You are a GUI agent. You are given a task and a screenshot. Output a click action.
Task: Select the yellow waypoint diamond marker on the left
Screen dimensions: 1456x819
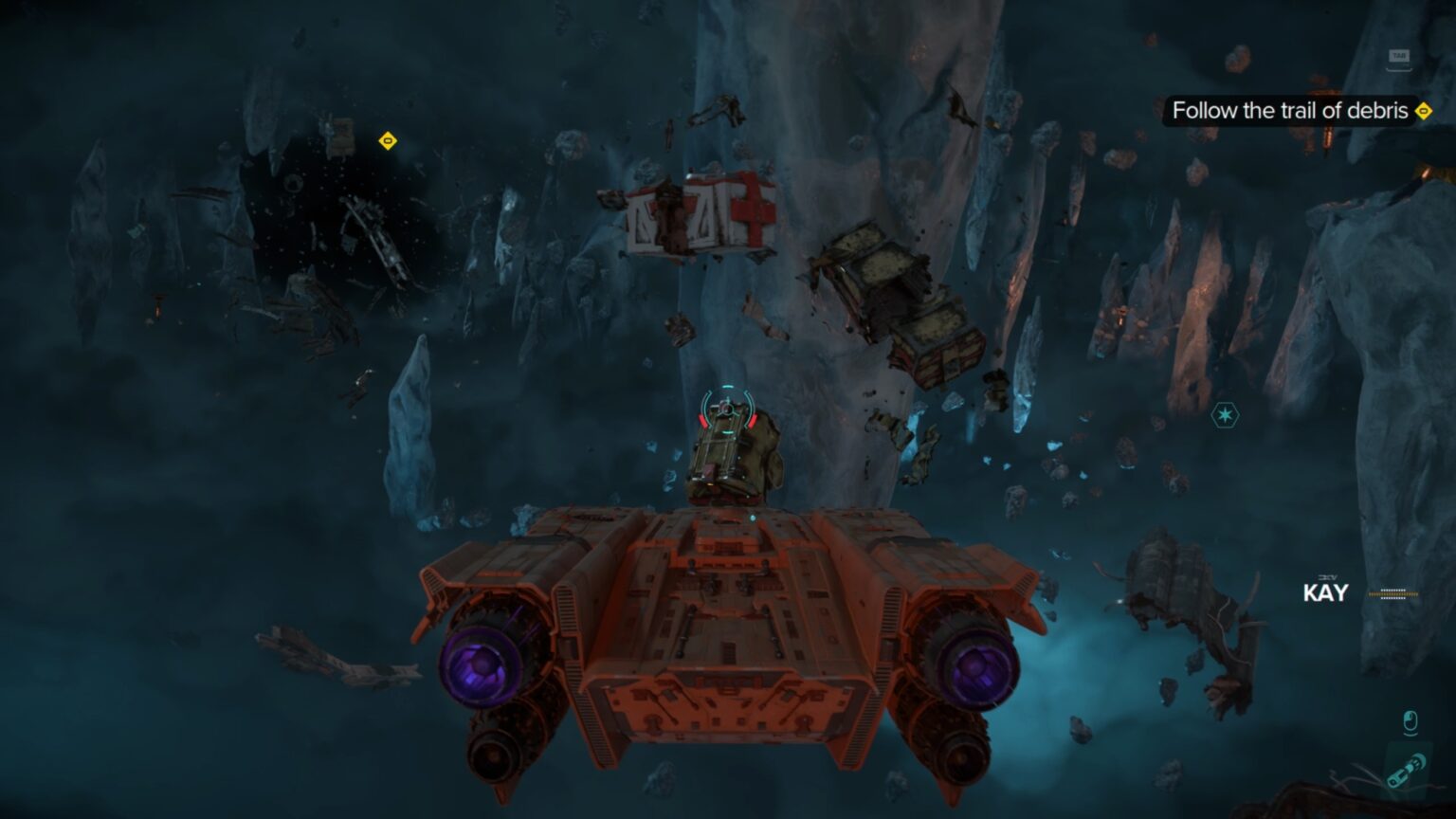387,141
